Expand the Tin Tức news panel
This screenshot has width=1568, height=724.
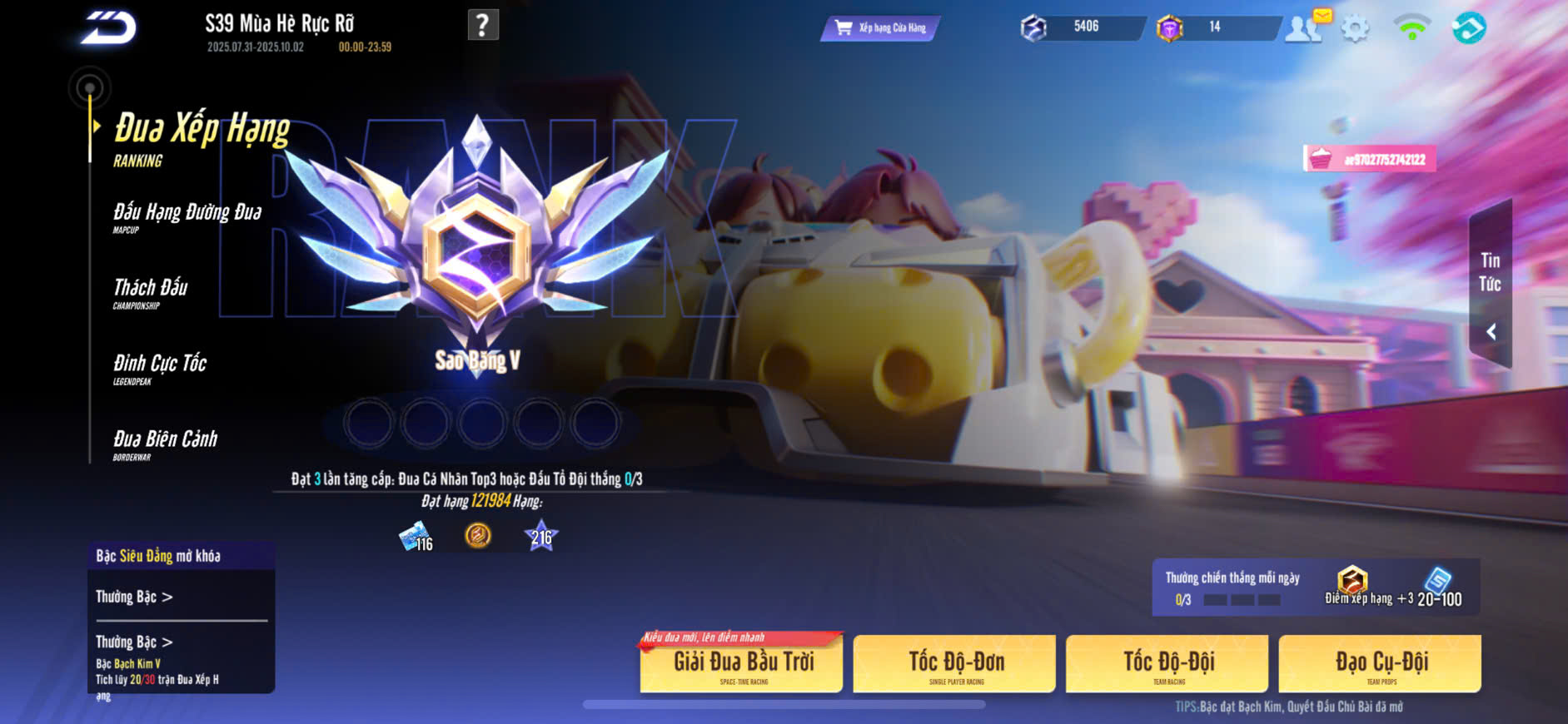coord(1490,285)
